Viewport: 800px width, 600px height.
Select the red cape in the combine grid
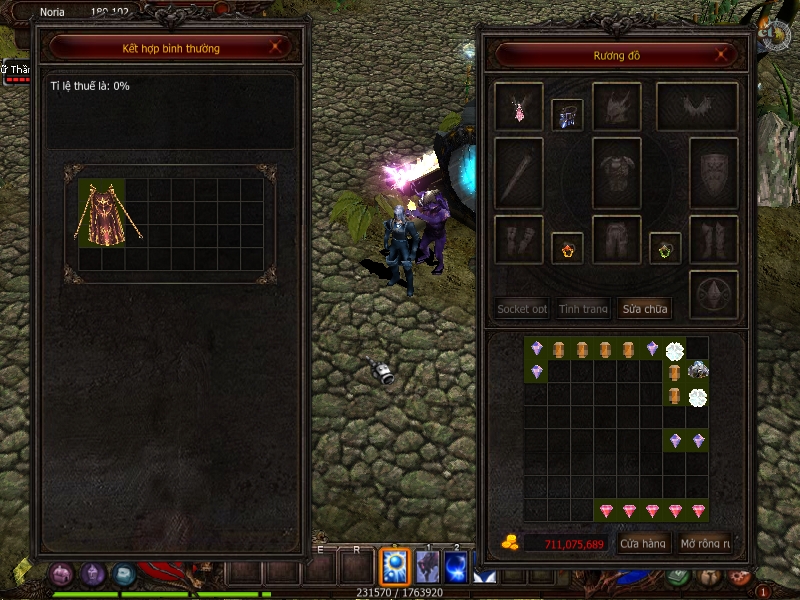102,214
